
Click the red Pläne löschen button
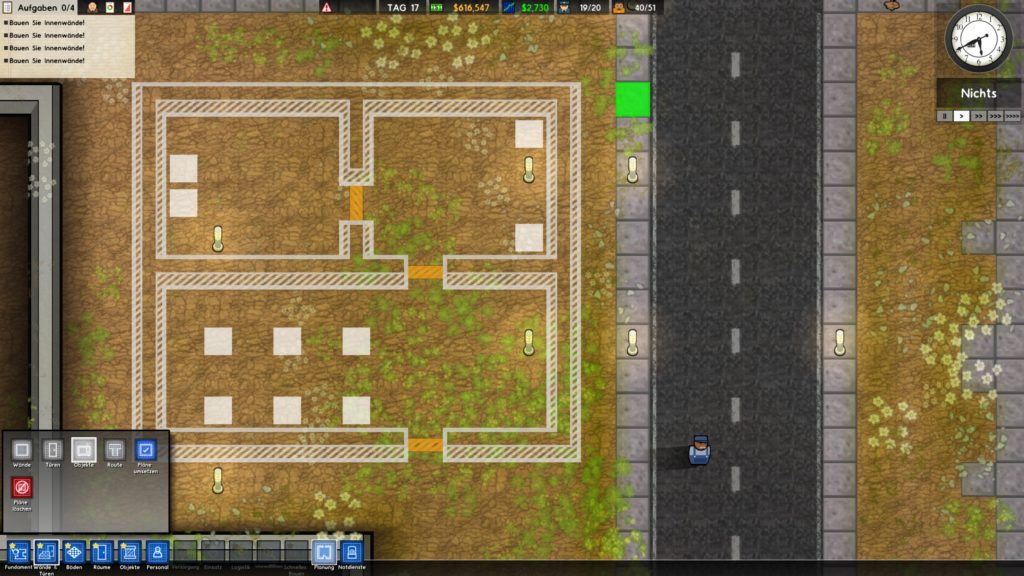click(x=22, y=488)
